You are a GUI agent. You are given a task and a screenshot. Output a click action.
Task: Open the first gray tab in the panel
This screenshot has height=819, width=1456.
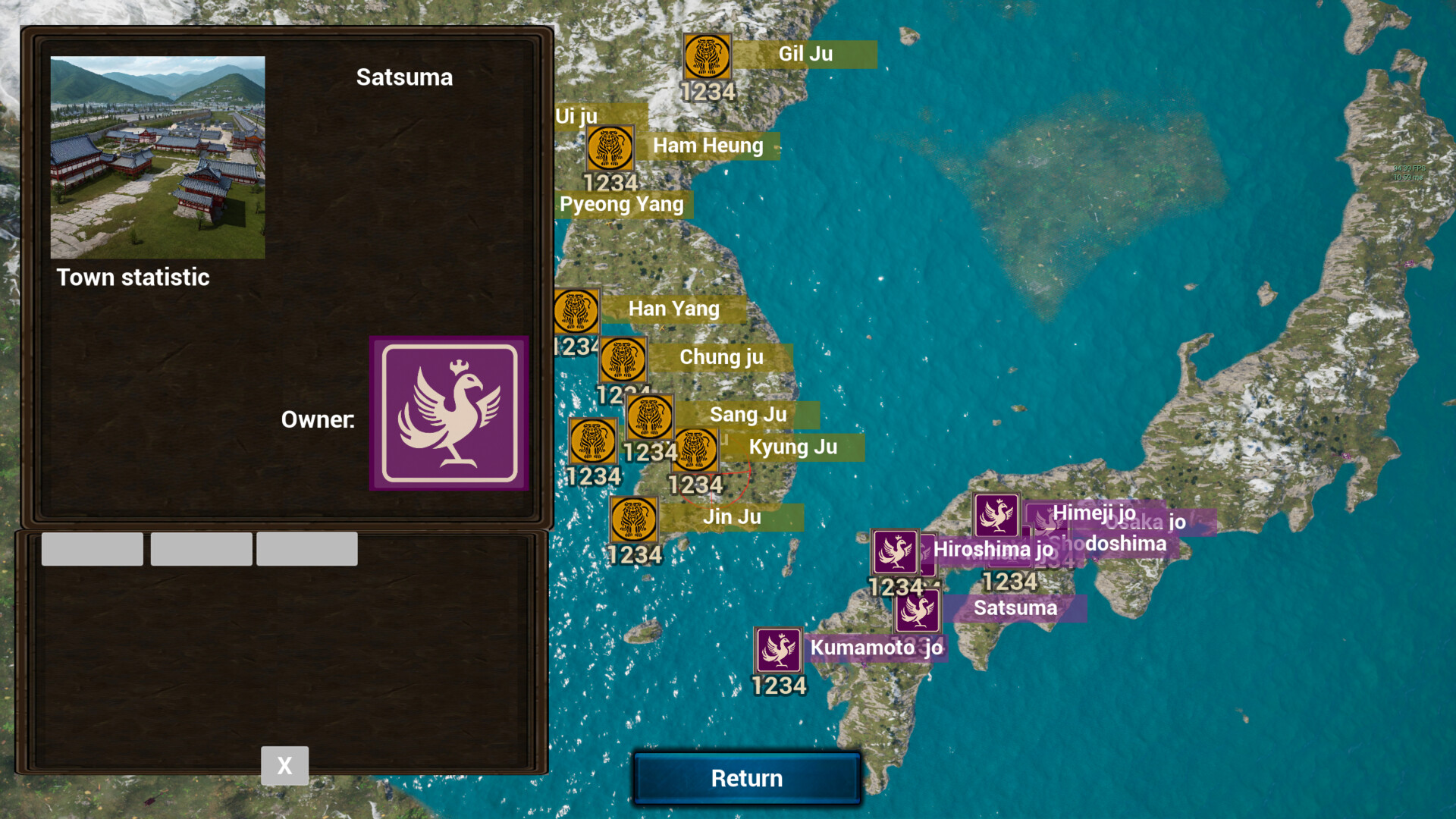[x=91, y=548]
